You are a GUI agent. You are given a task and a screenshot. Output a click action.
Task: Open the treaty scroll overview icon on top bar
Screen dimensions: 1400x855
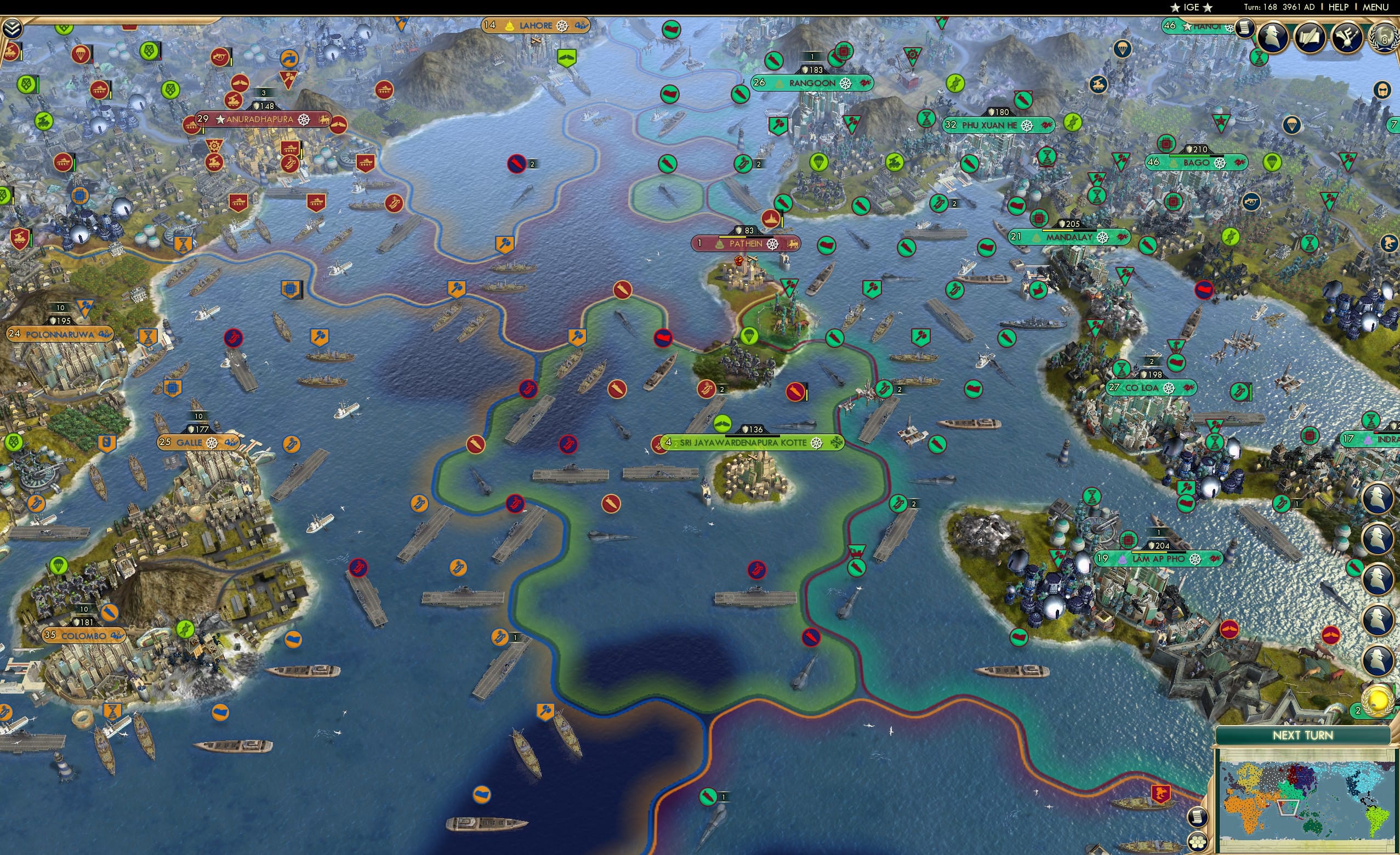[x=1310, y=36]
